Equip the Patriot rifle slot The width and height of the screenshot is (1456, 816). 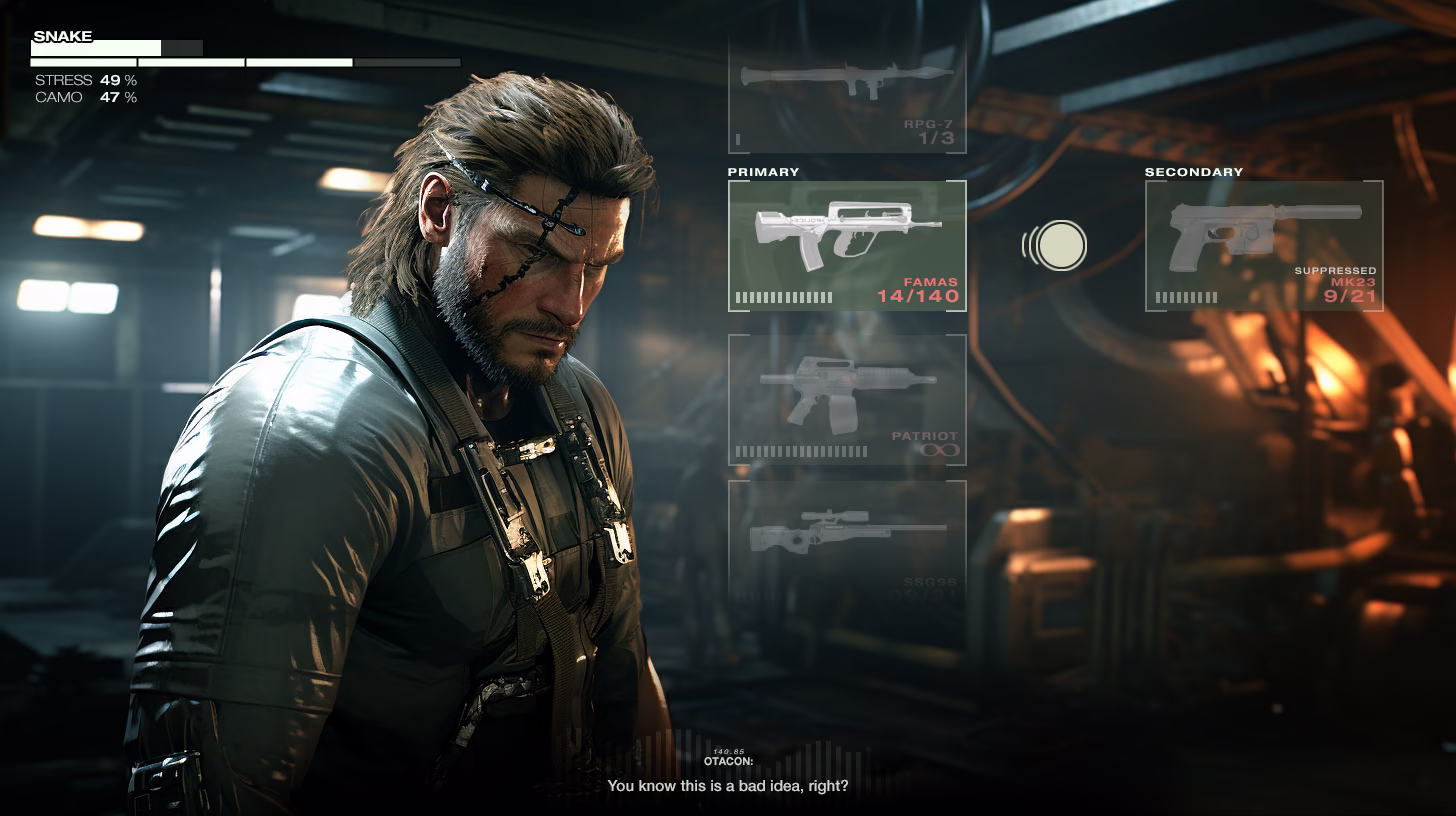click(x=847, y=400)
